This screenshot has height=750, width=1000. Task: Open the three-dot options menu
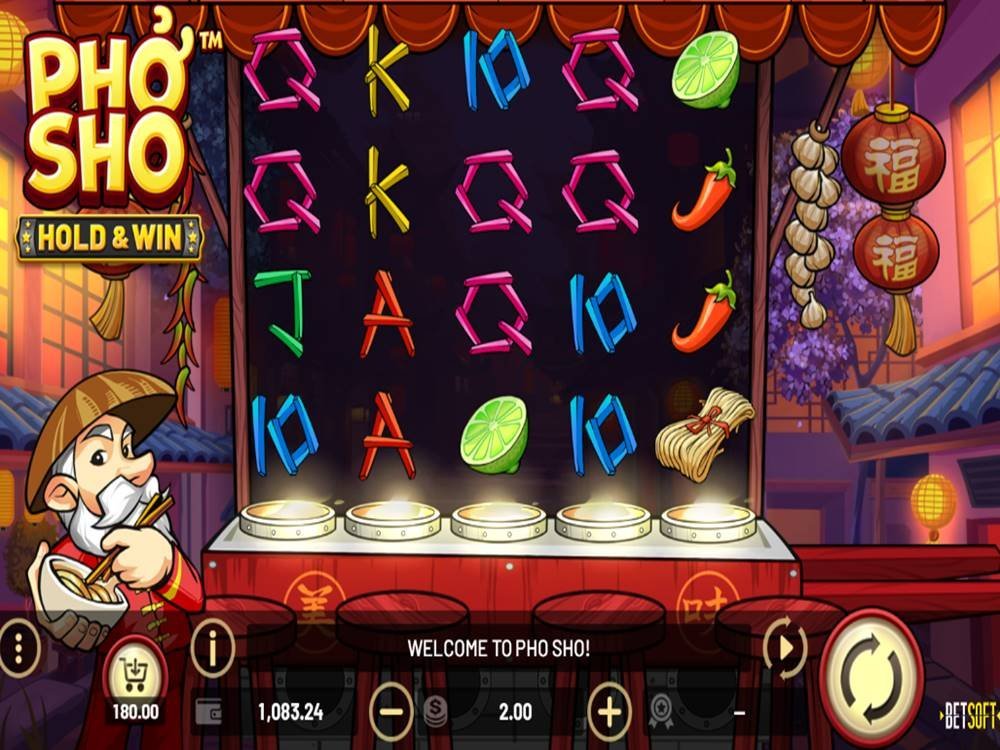click(x=19, y=649)
